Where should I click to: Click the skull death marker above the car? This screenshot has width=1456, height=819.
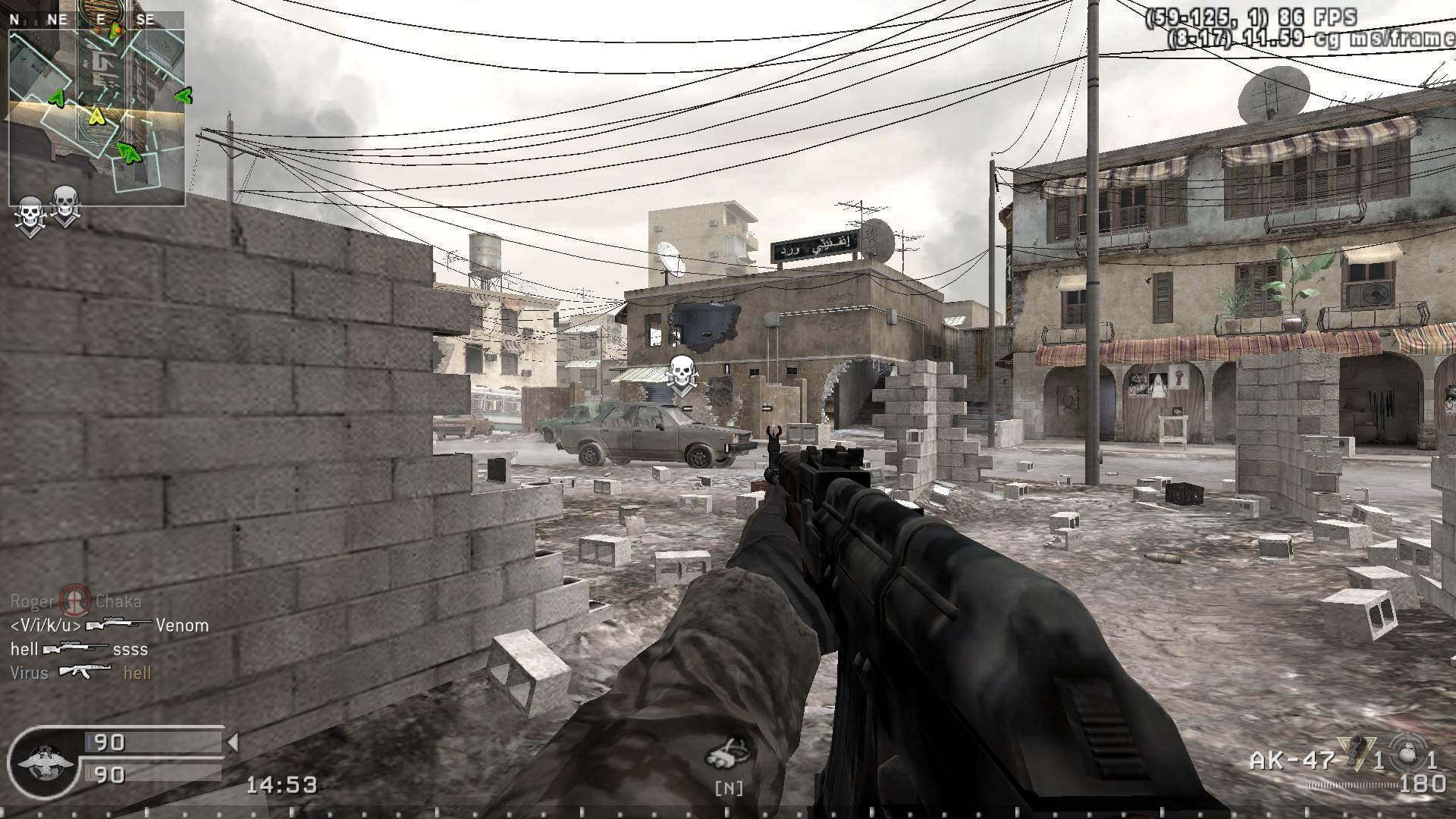681,375
